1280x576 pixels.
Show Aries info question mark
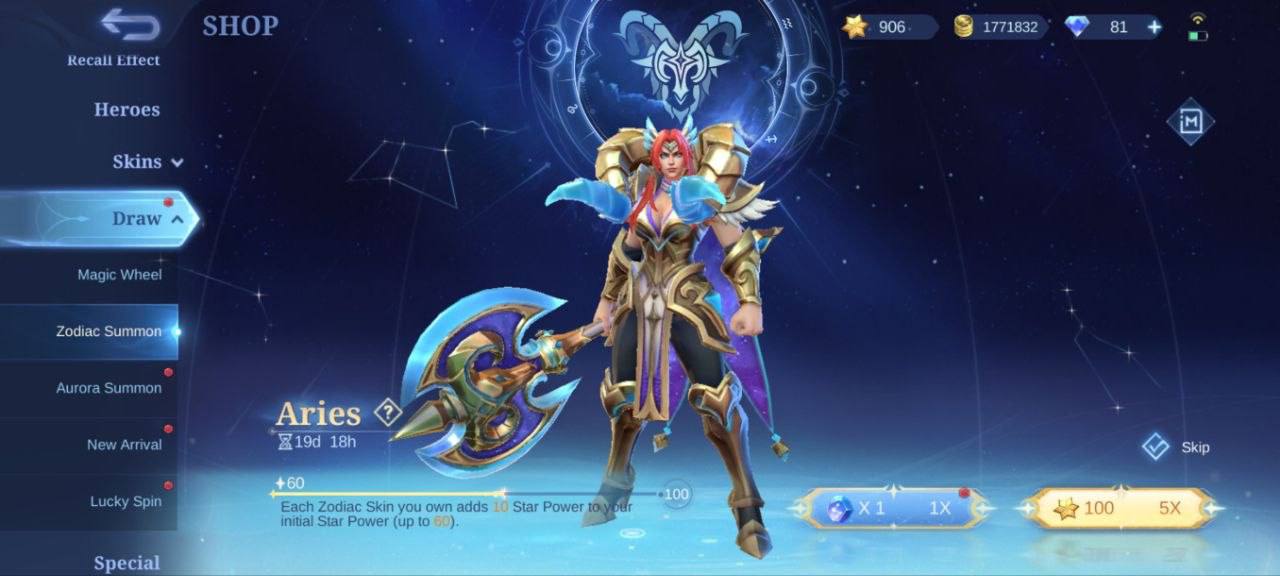387,412
